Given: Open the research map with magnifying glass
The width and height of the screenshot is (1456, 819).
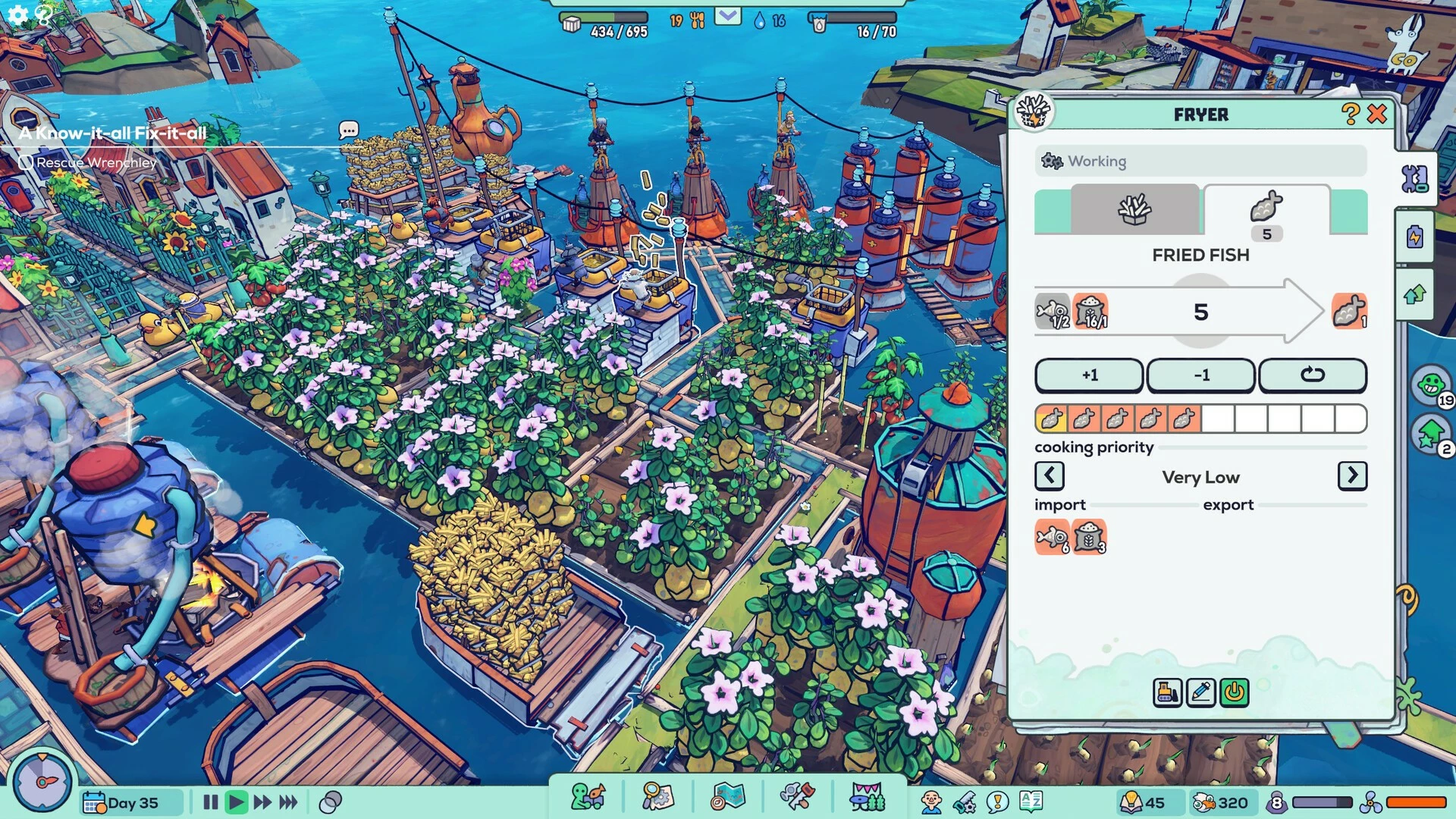Looking at the screenshot, I should point(657,798).
